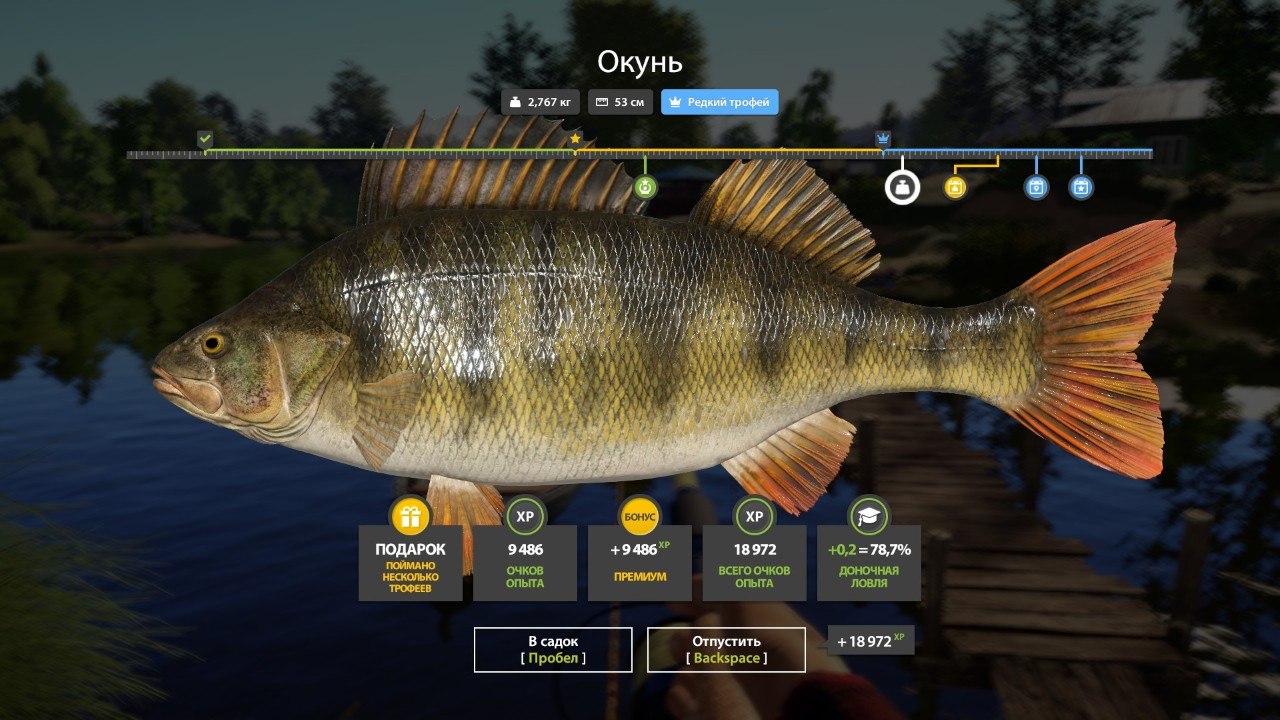Screen dimensions: 1280x720
Task: Click the XP icon above 18 972 total experience
Action: (753, 517)
